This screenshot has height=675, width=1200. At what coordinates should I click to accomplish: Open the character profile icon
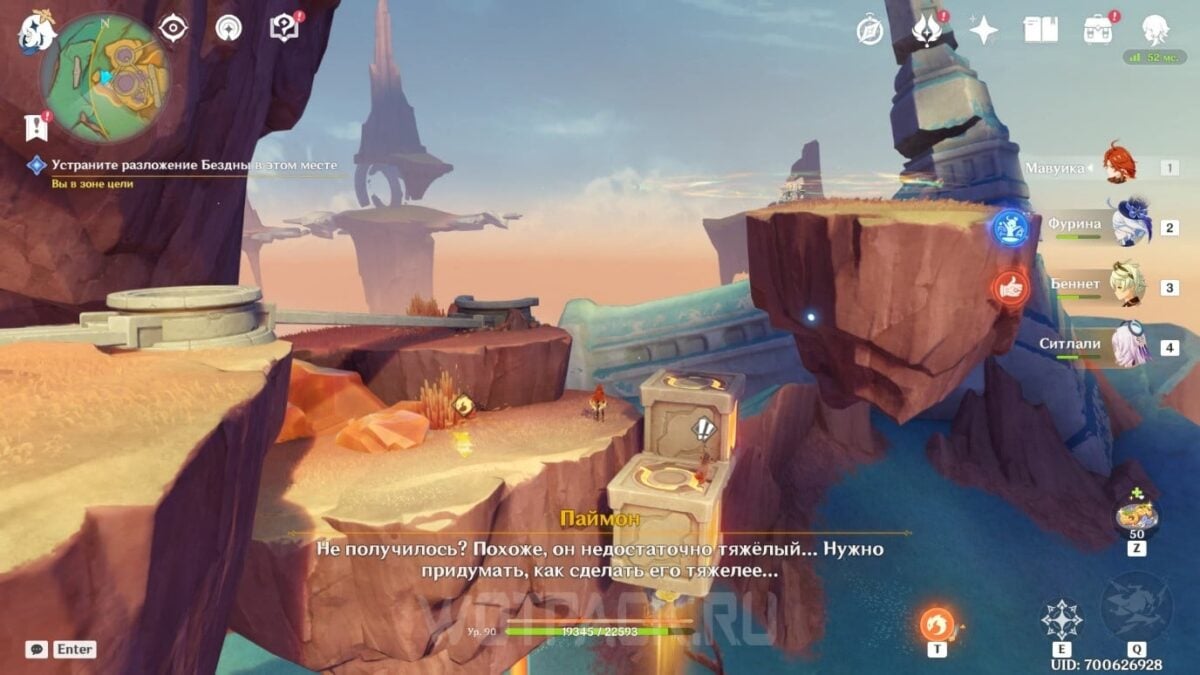click(x=1156, y=30)
